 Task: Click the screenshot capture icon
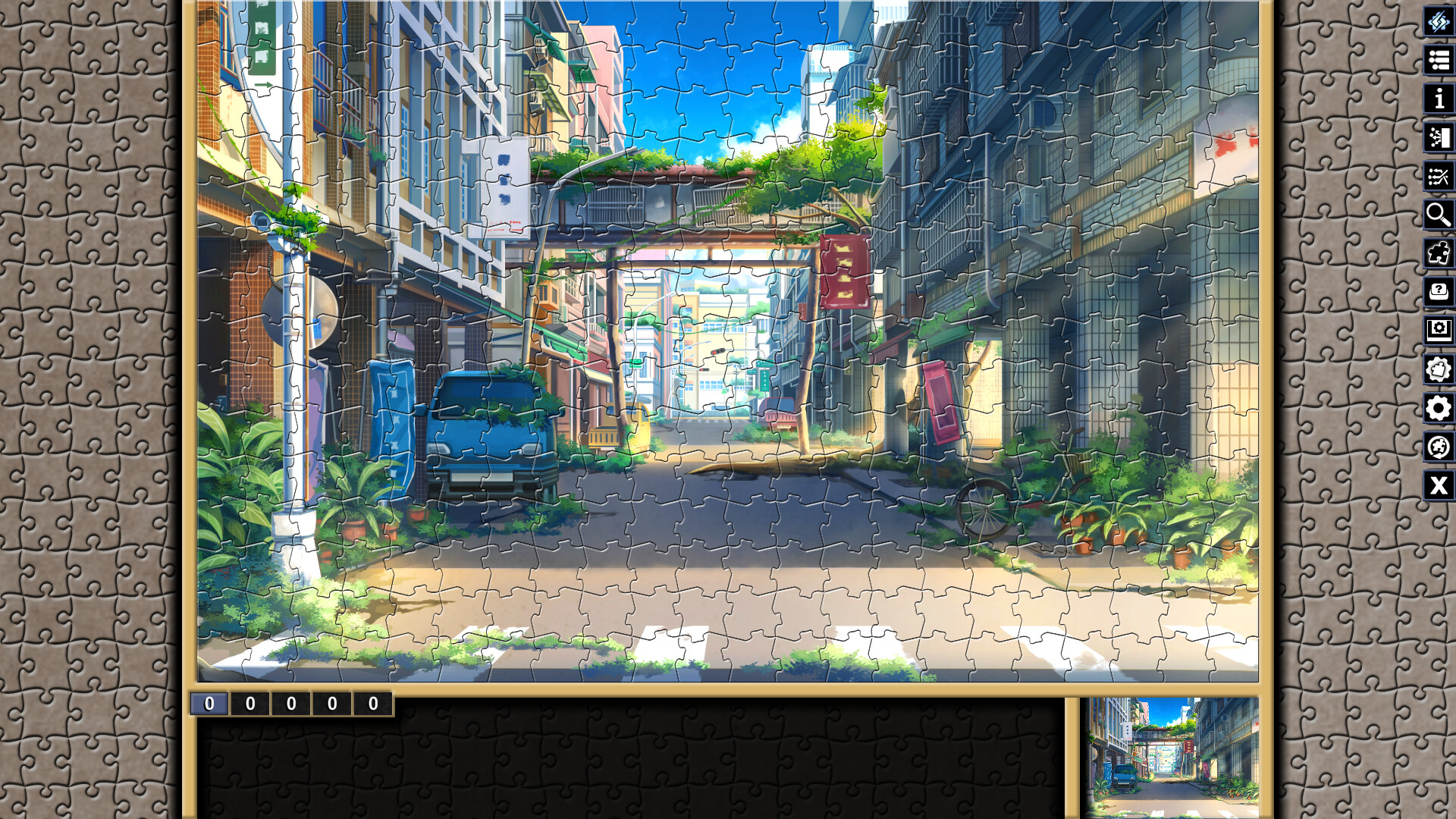pos(1436,331)
